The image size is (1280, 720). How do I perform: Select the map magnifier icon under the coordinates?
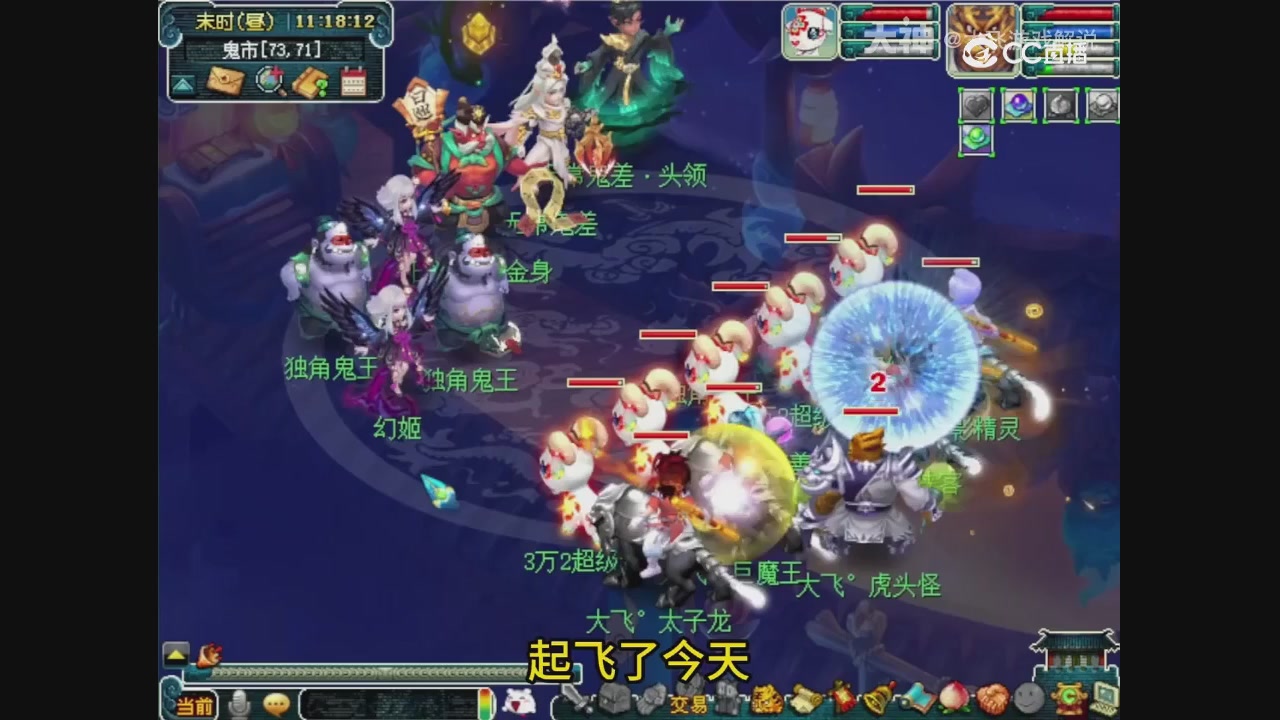(x=269, y=79)
